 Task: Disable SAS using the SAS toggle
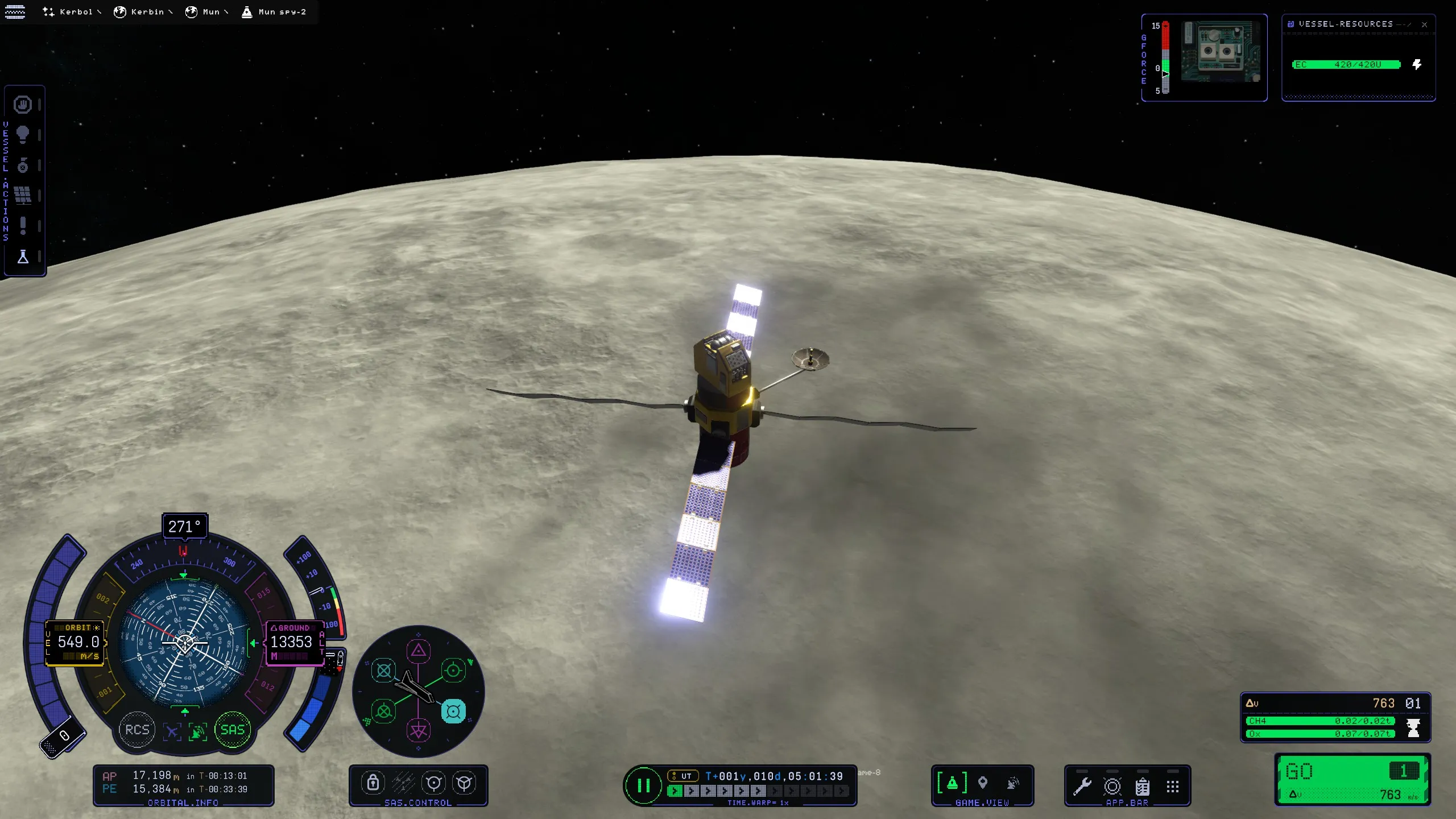click(232, 730)
